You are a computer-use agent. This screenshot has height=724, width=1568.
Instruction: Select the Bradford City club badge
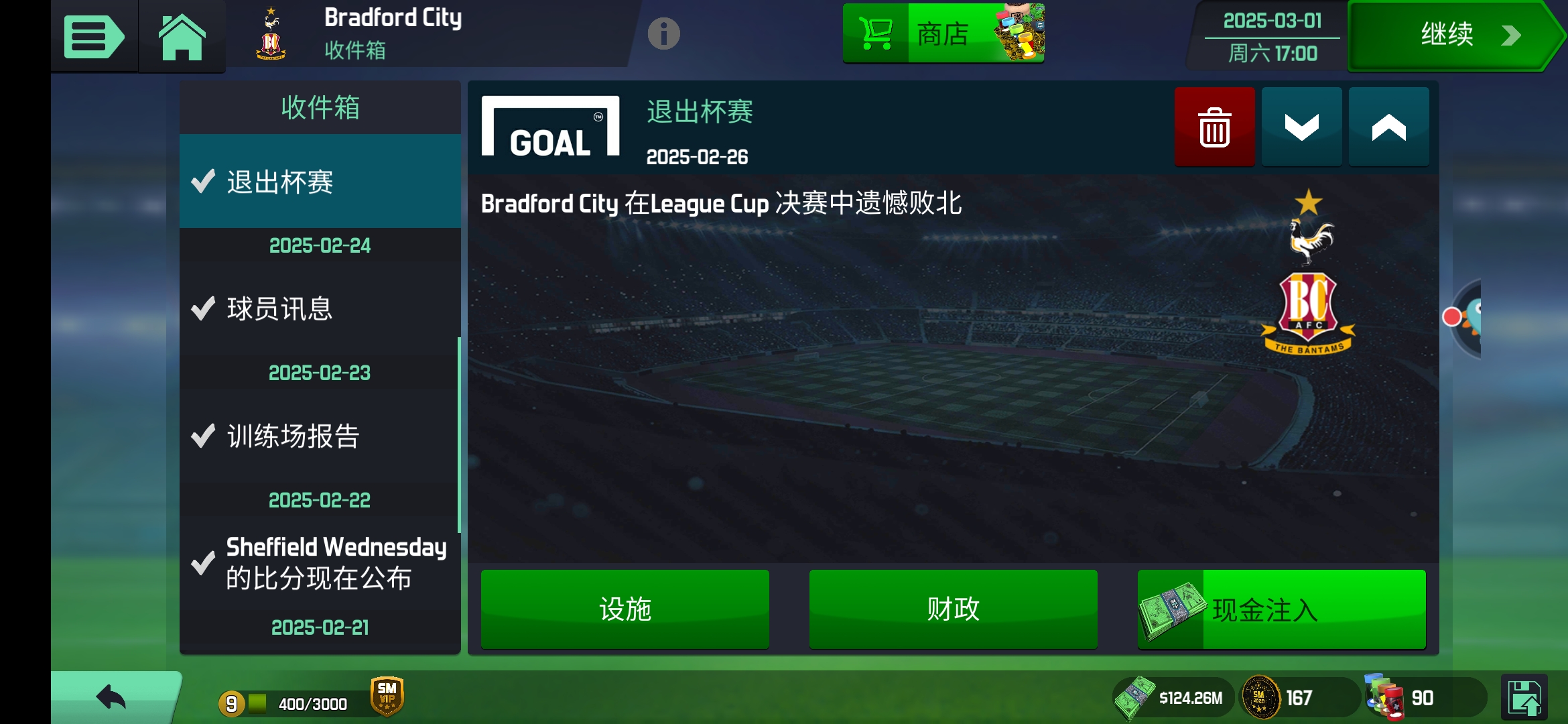(269, 35)
